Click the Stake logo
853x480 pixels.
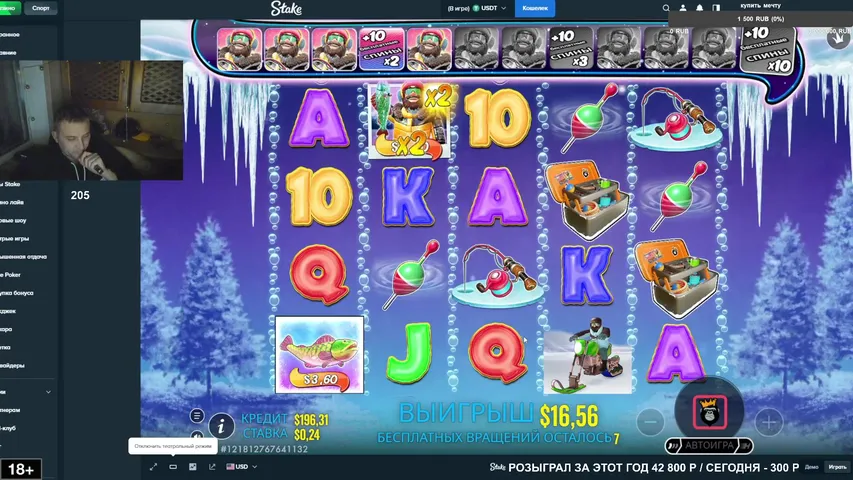[285, 9]
